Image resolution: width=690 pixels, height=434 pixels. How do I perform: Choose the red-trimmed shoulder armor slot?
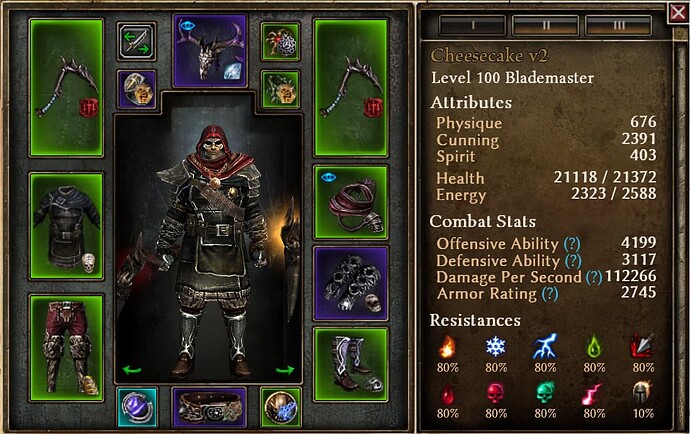click(x=349, y=197)
